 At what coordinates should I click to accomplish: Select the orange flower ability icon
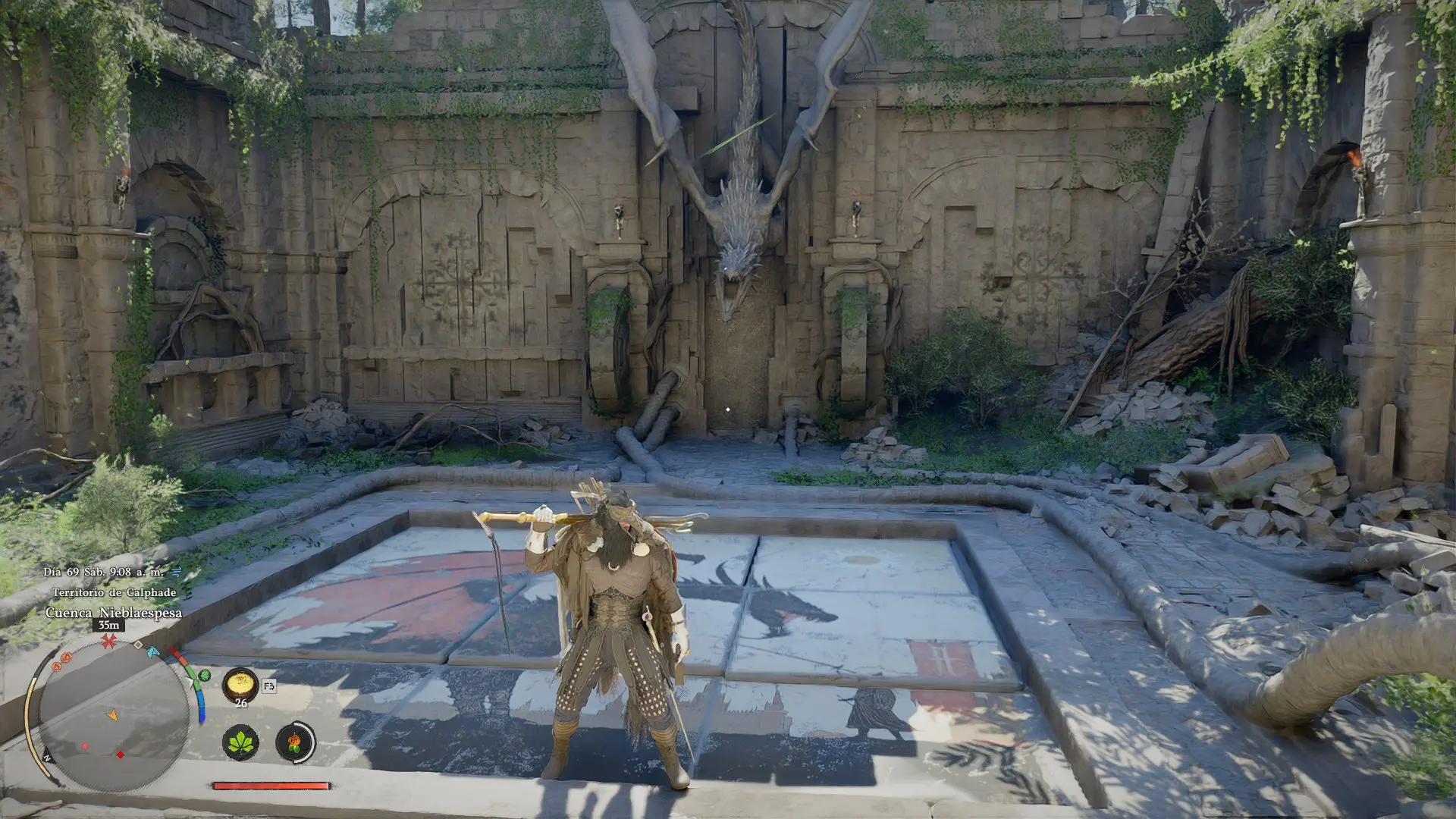tap(295, 742)
